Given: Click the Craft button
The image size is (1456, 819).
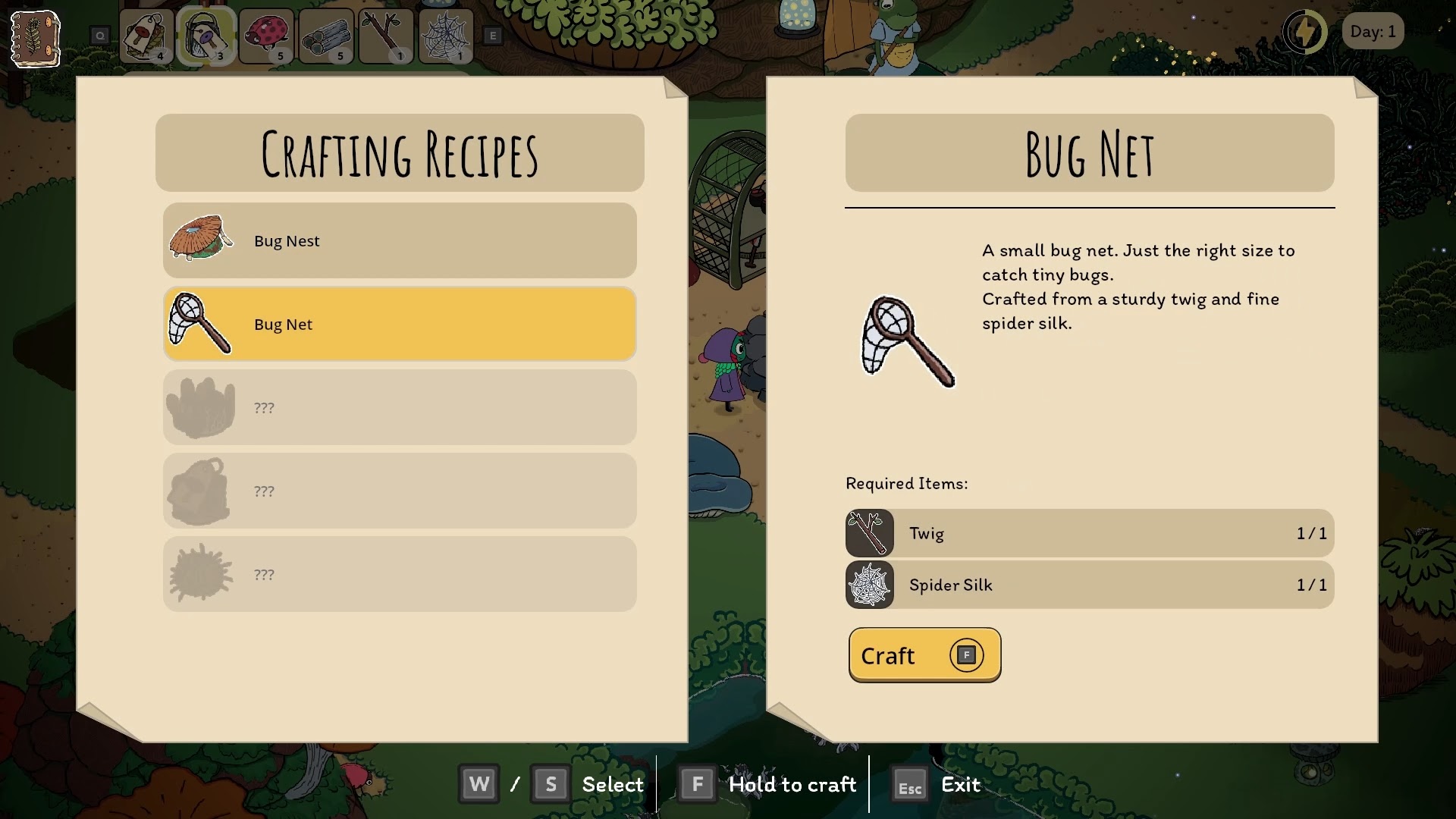Looking at the screenshot, I should tap(924, 655).
